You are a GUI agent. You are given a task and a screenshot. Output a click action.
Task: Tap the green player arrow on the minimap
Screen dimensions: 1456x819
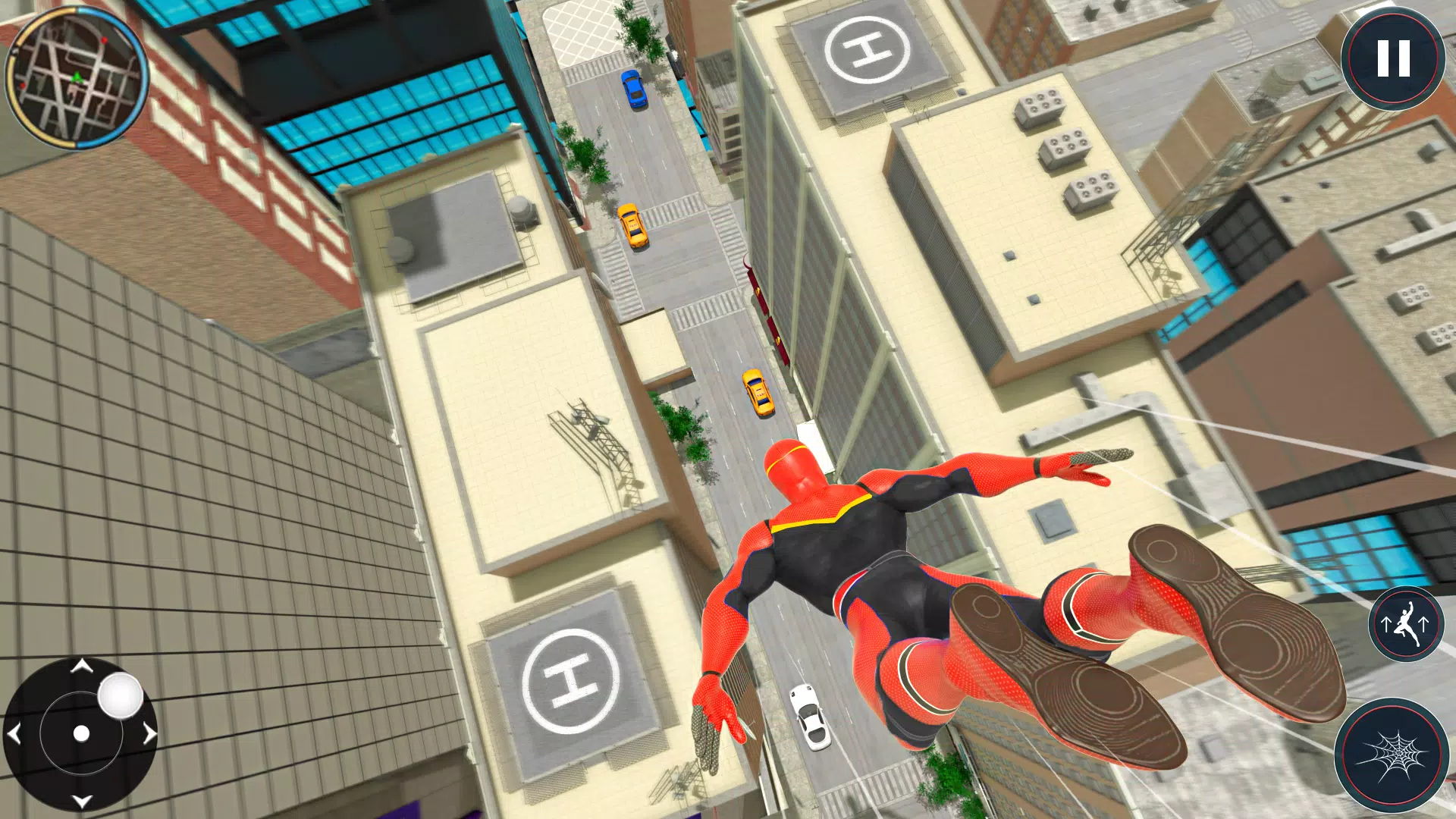[77, 77]
